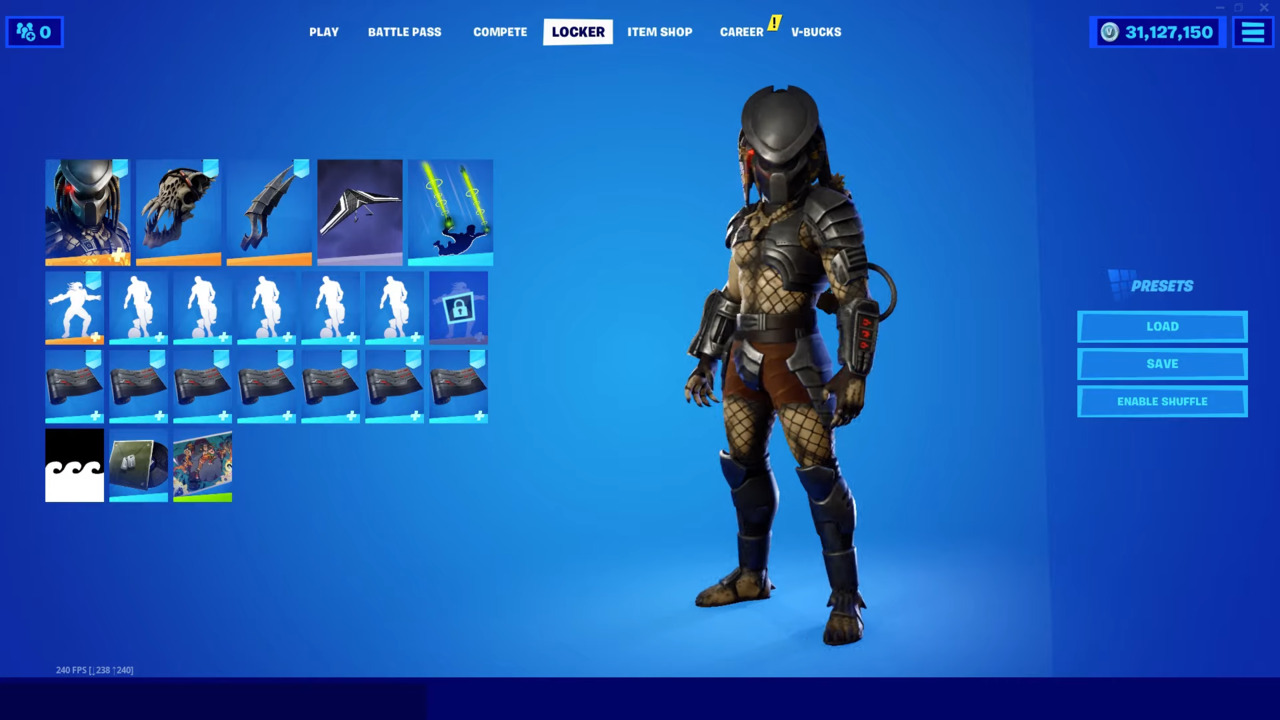Switch to the Item Shop tab
1280x720 pixels.
pyautogui.click(x=659, y=31)
